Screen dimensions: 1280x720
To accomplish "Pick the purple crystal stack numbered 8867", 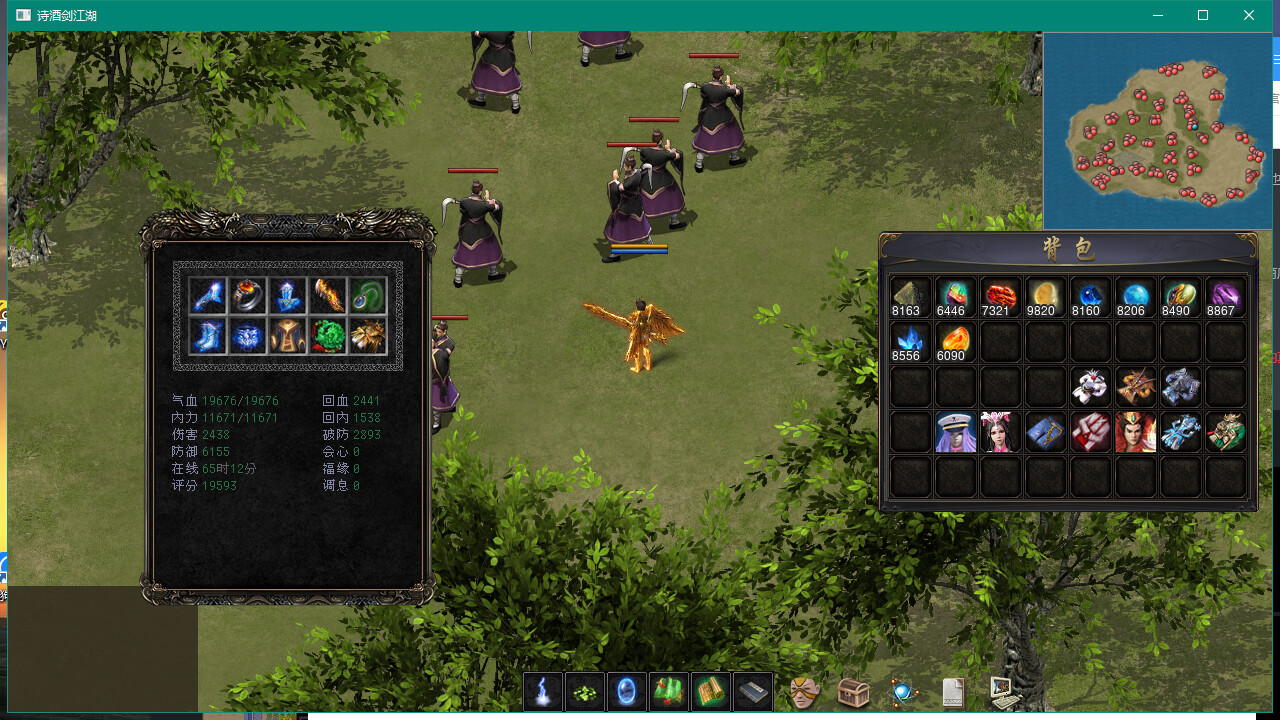I will tap(1226, 297).
